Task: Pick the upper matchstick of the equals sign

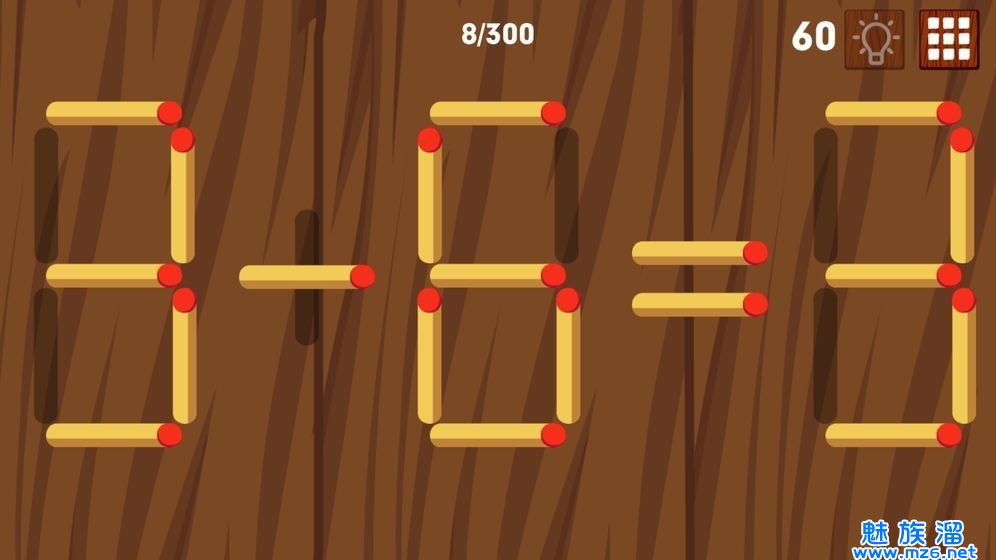Action: (699, 253)
